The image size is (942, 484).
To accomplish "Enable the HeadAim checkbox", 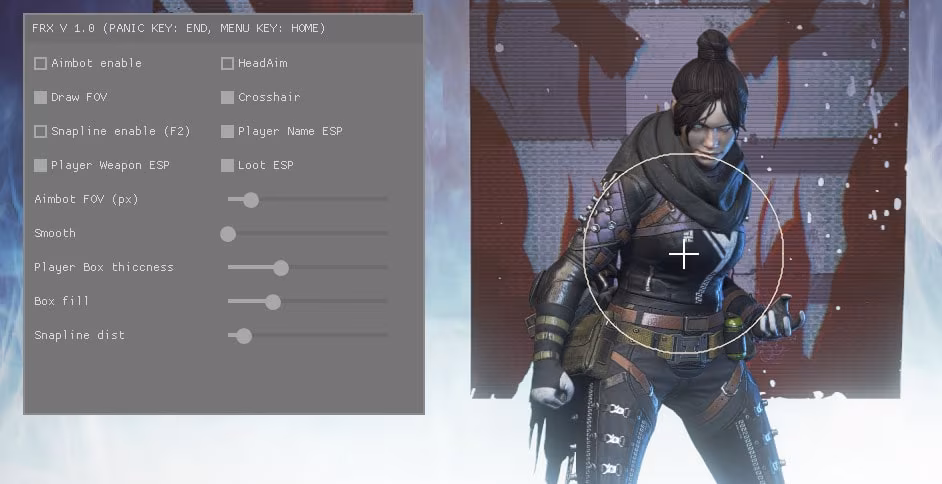I will tap(228, 64).
